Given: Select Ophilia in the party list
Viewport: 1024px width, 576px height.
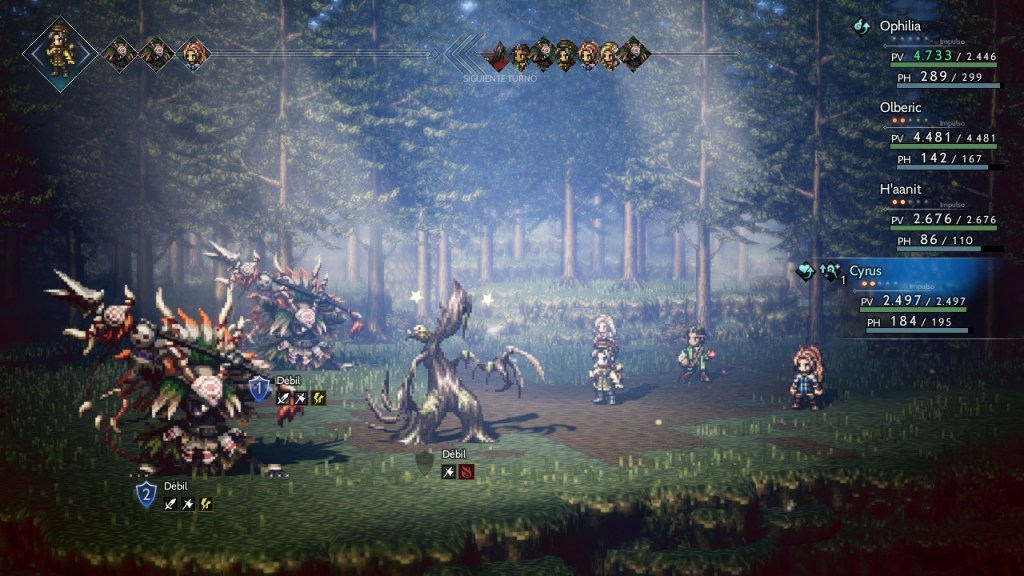Looking at the screenshot, I should coord(900,27).
